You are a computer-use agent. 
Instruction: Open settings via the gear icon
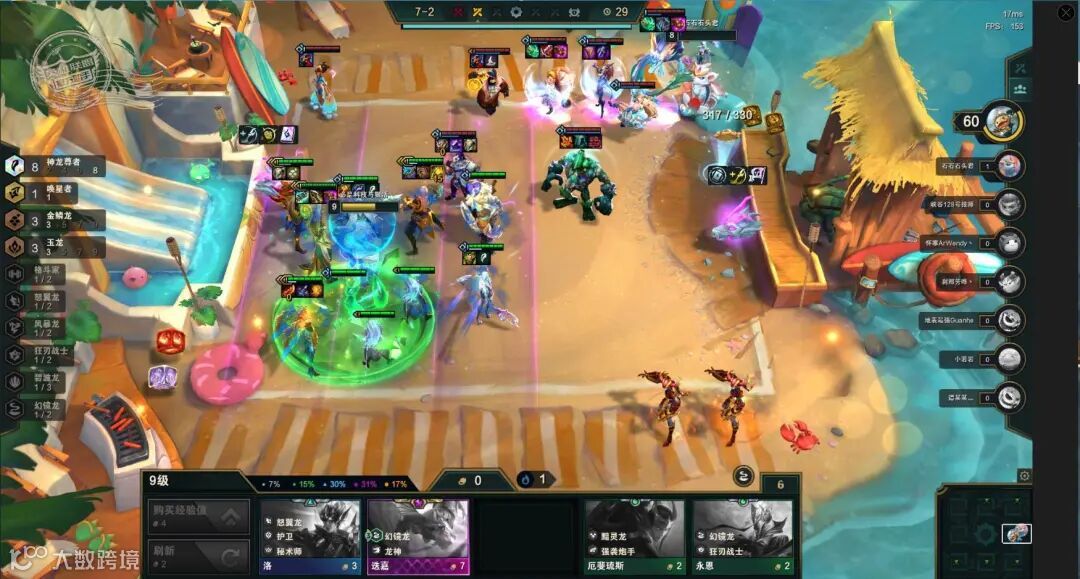click(x=1023, y=476)
